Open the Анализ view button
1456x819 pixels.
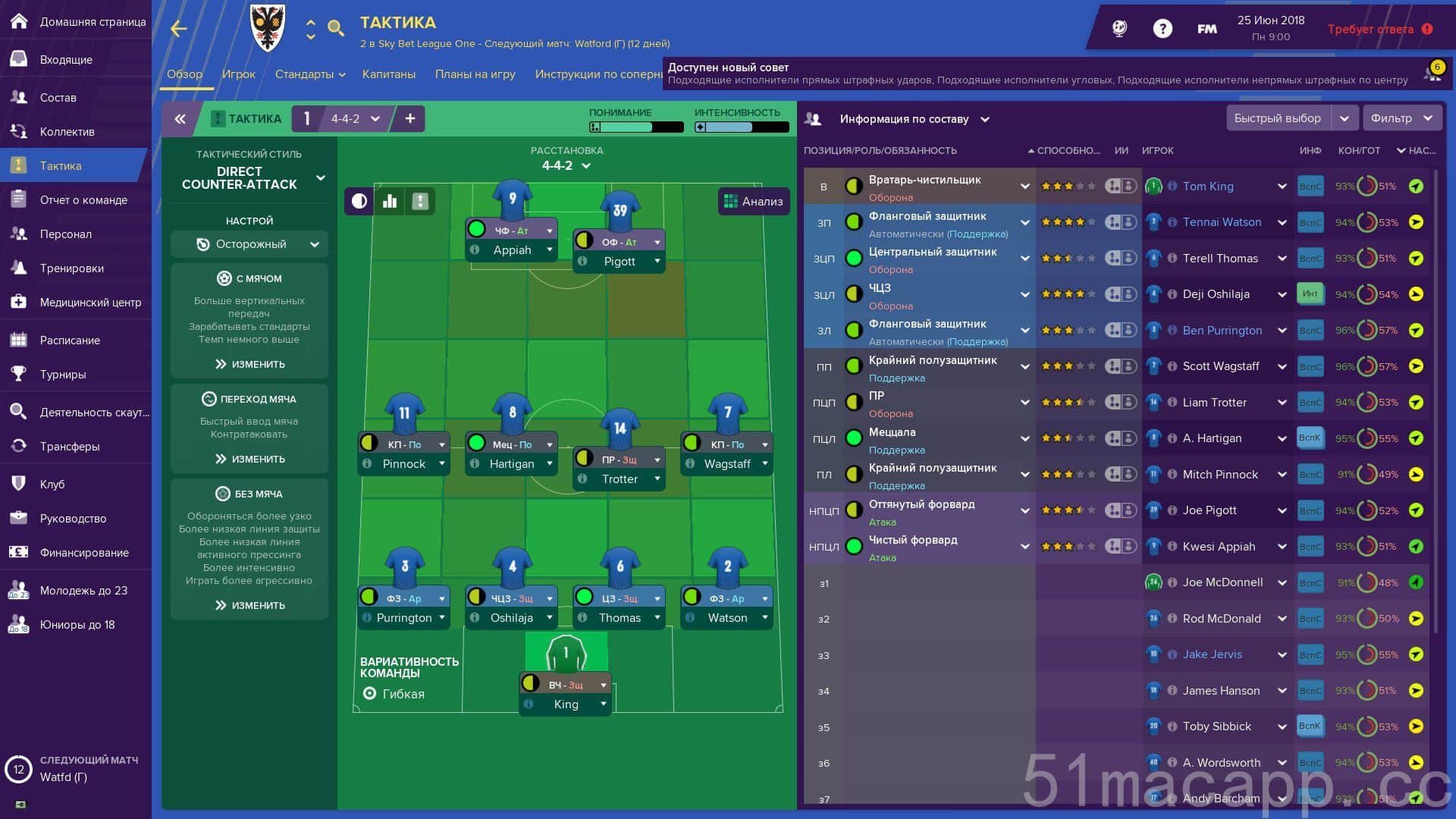[x=753, y=201]
